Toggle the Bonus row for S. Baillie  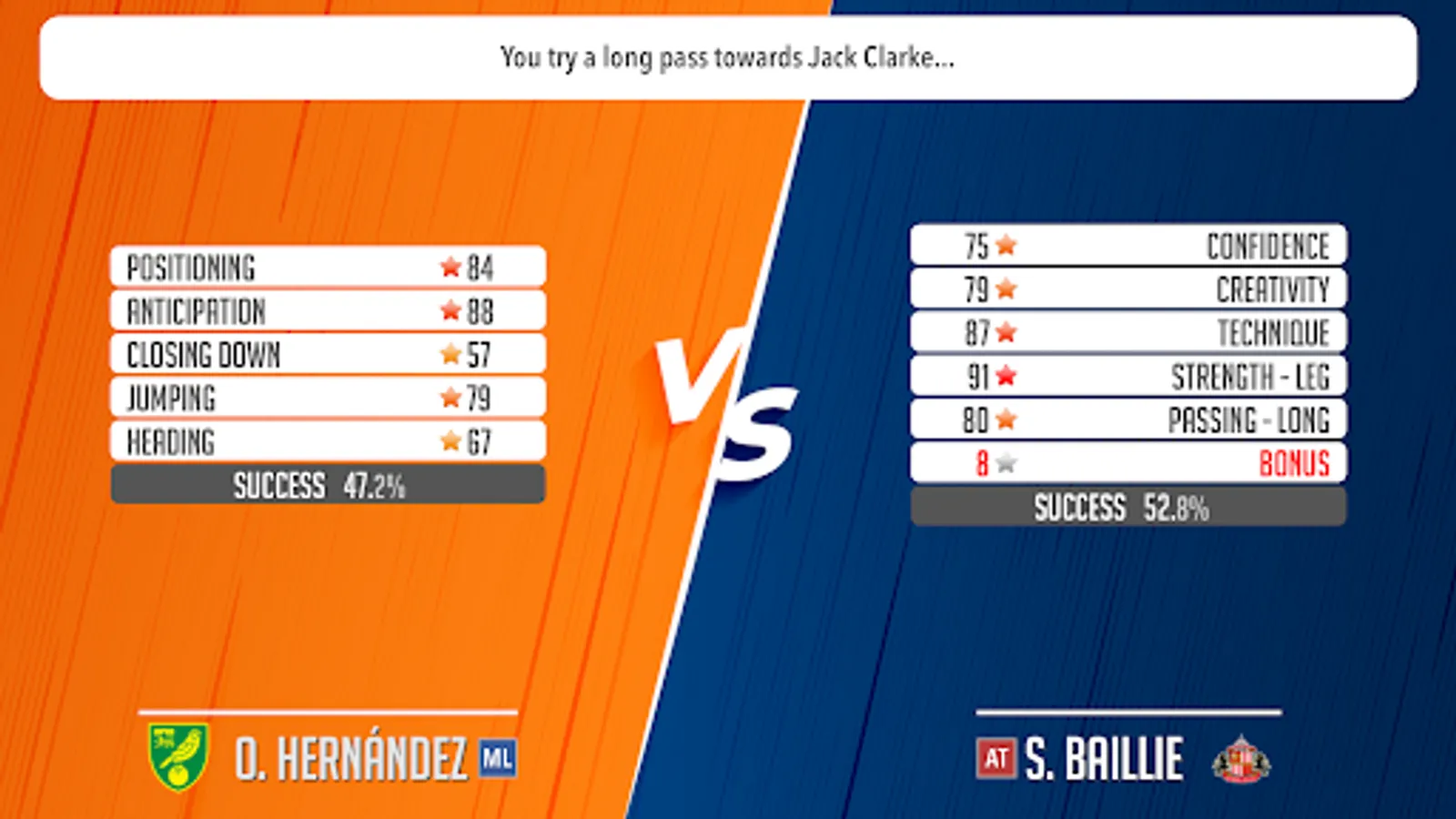click(1128, 463)
